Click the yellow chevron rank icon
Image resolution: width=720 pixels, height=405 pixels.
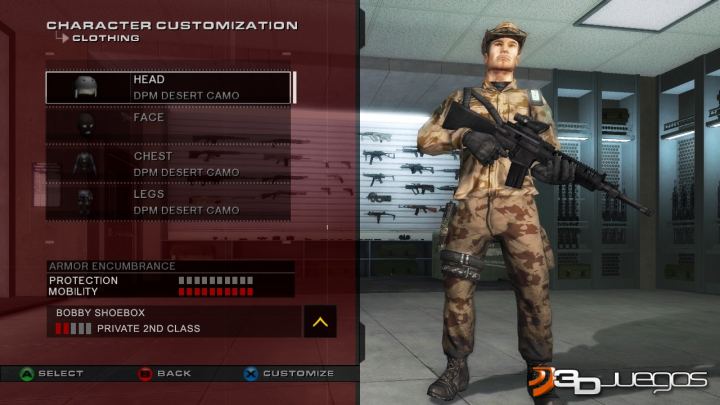(x=319, y=321)
